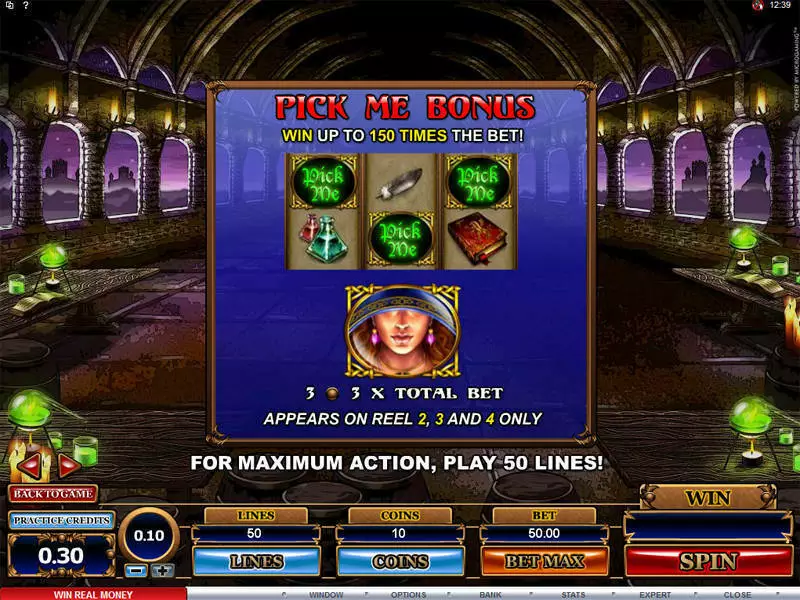The height and width of the screenshot is (600, 800).
Task: Activate Bet Max
Action: point(544,561)
